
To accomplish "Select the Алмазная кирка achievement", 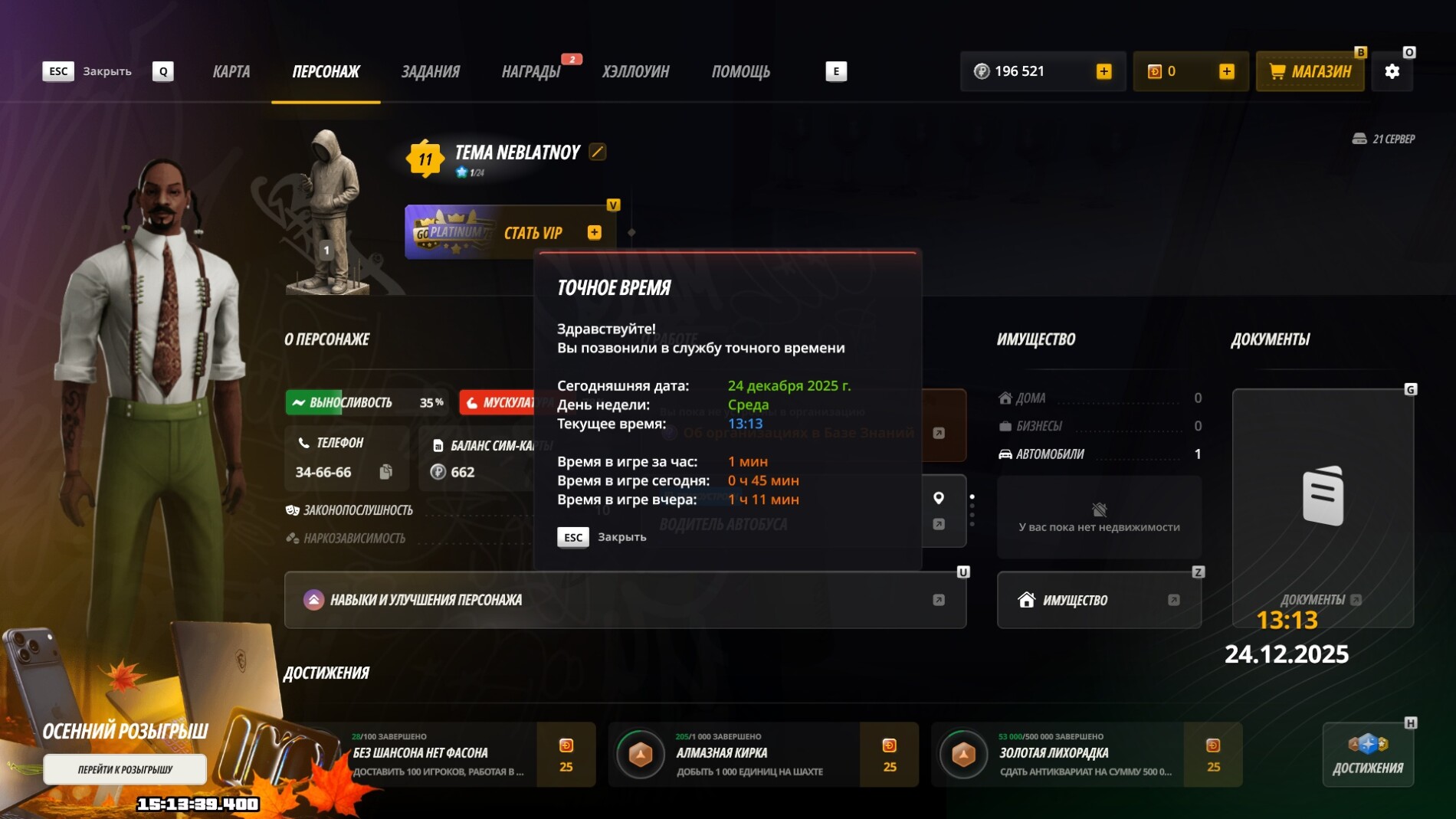I will (762, 755).
